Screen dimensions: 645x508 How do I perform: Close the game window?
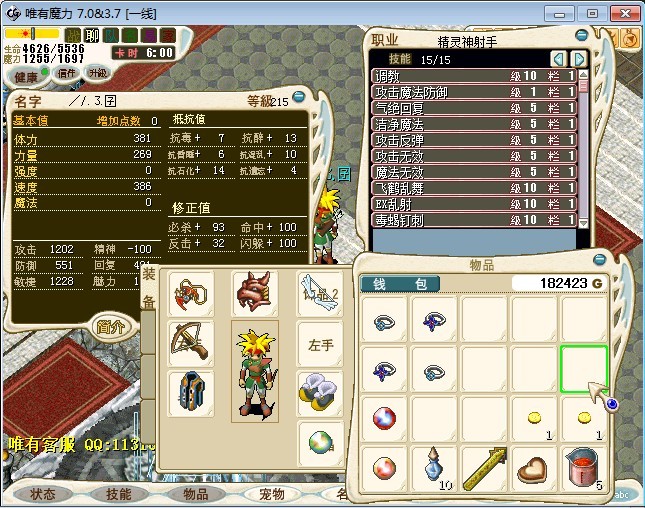point(622,13)
